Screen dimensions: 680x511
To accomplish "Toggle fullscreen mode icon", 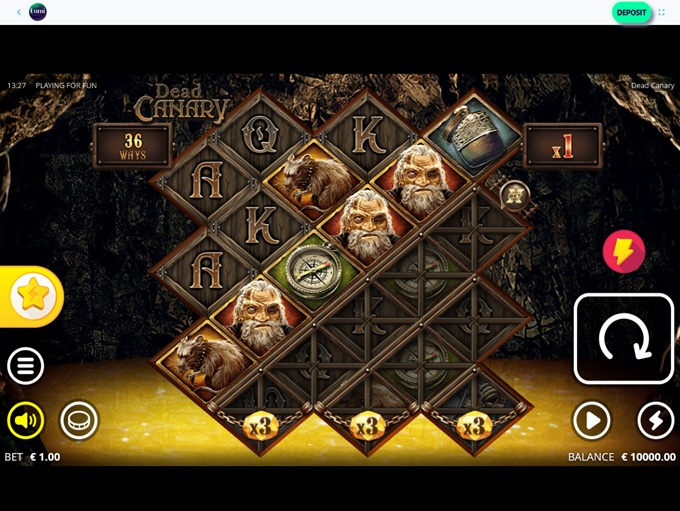I will tap(662, 12).
